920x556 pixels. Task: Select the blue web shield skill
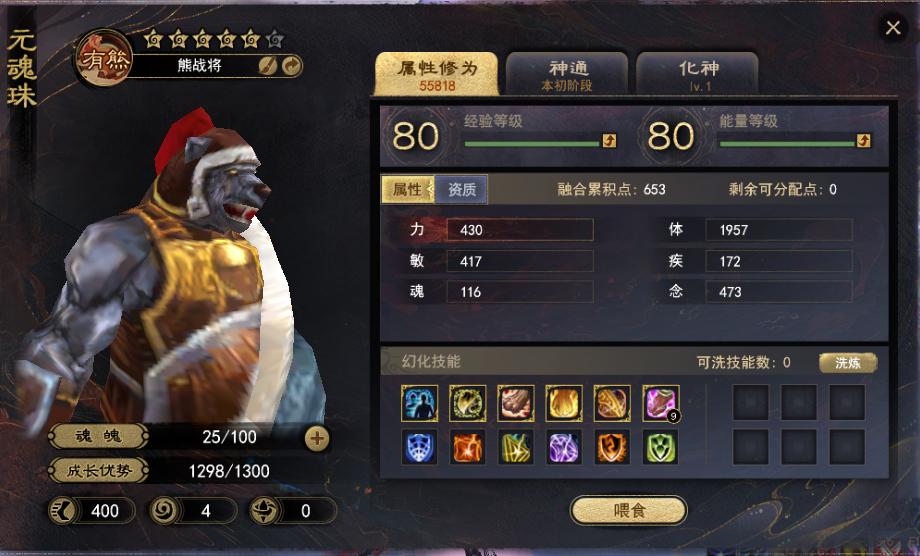419,447
